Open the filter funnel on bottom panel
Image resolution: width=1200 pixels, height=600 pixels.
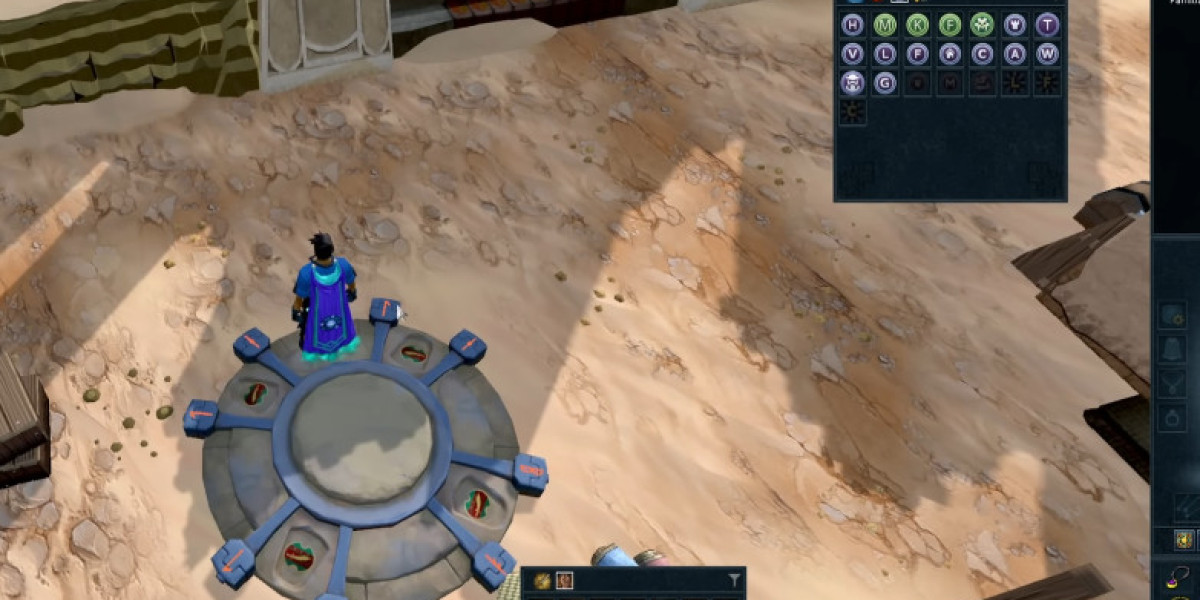[x=734, y=580]
